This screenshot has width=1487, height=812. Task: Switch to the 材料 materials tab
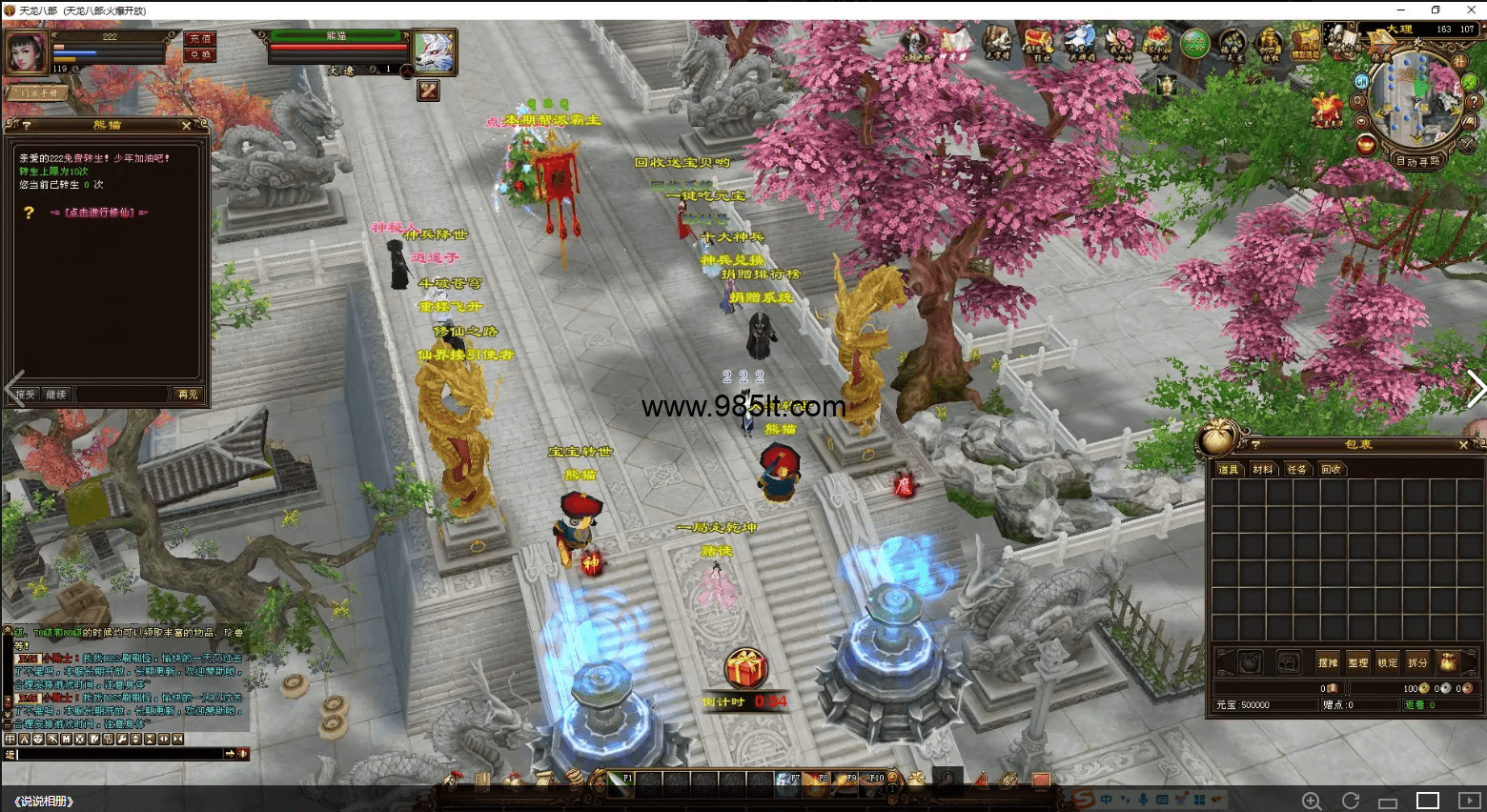tap(1263, 470)
